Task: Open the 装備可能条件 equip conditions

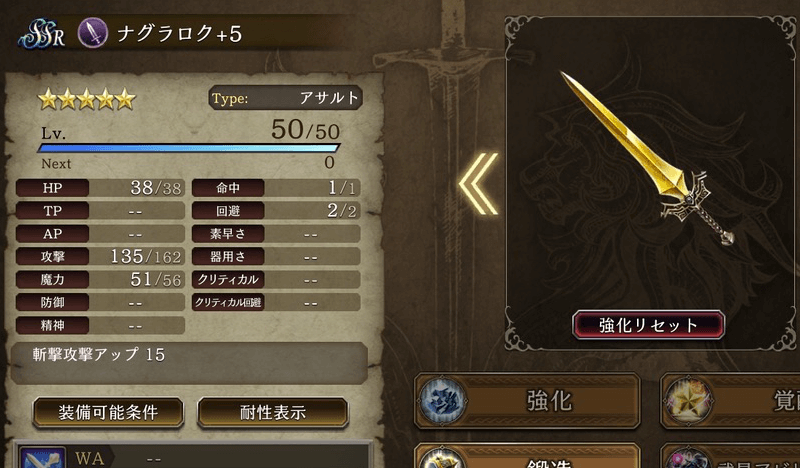Action: click(x=109, y=411)
